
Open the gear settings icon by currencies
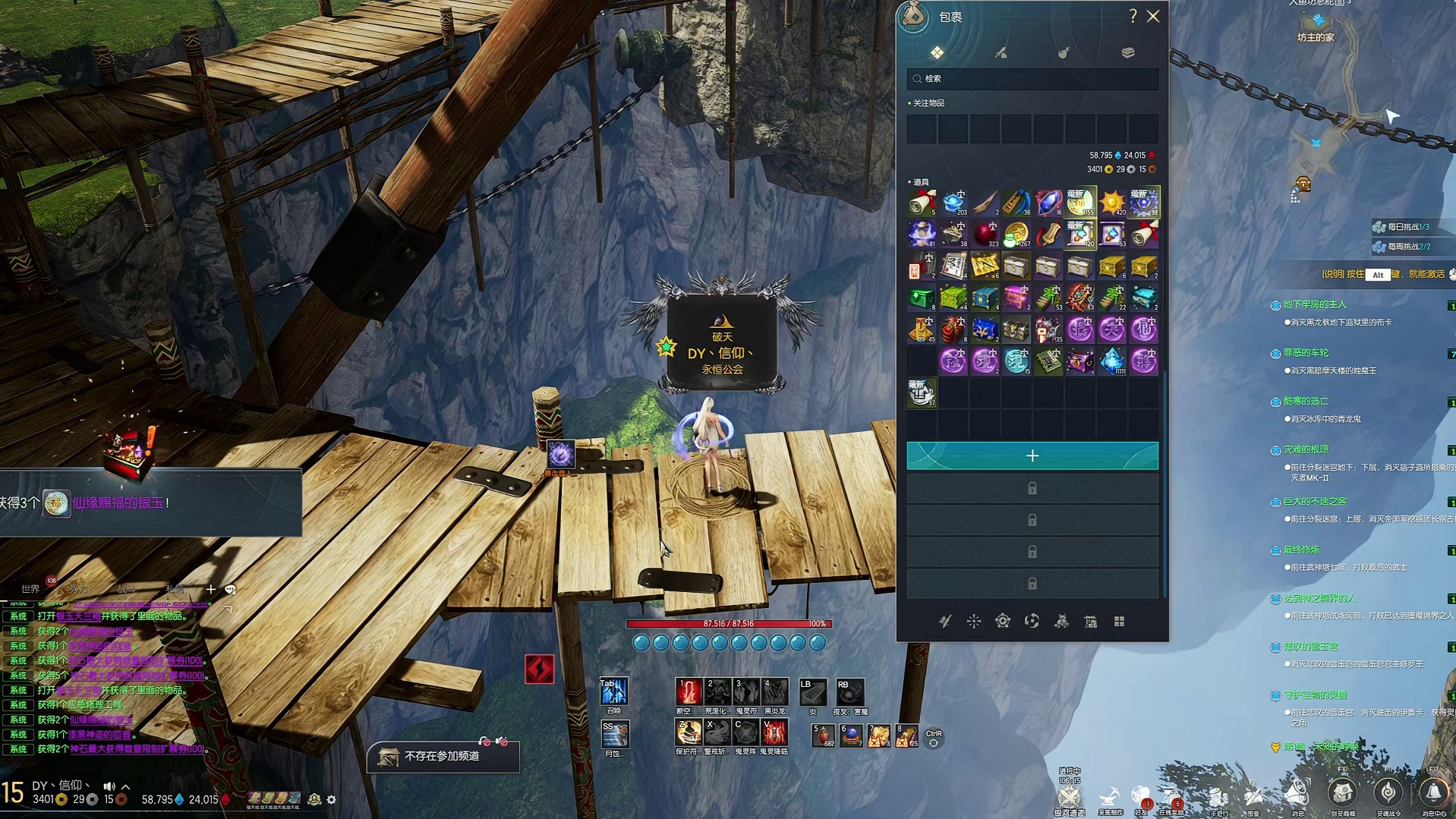click(331, 799)
